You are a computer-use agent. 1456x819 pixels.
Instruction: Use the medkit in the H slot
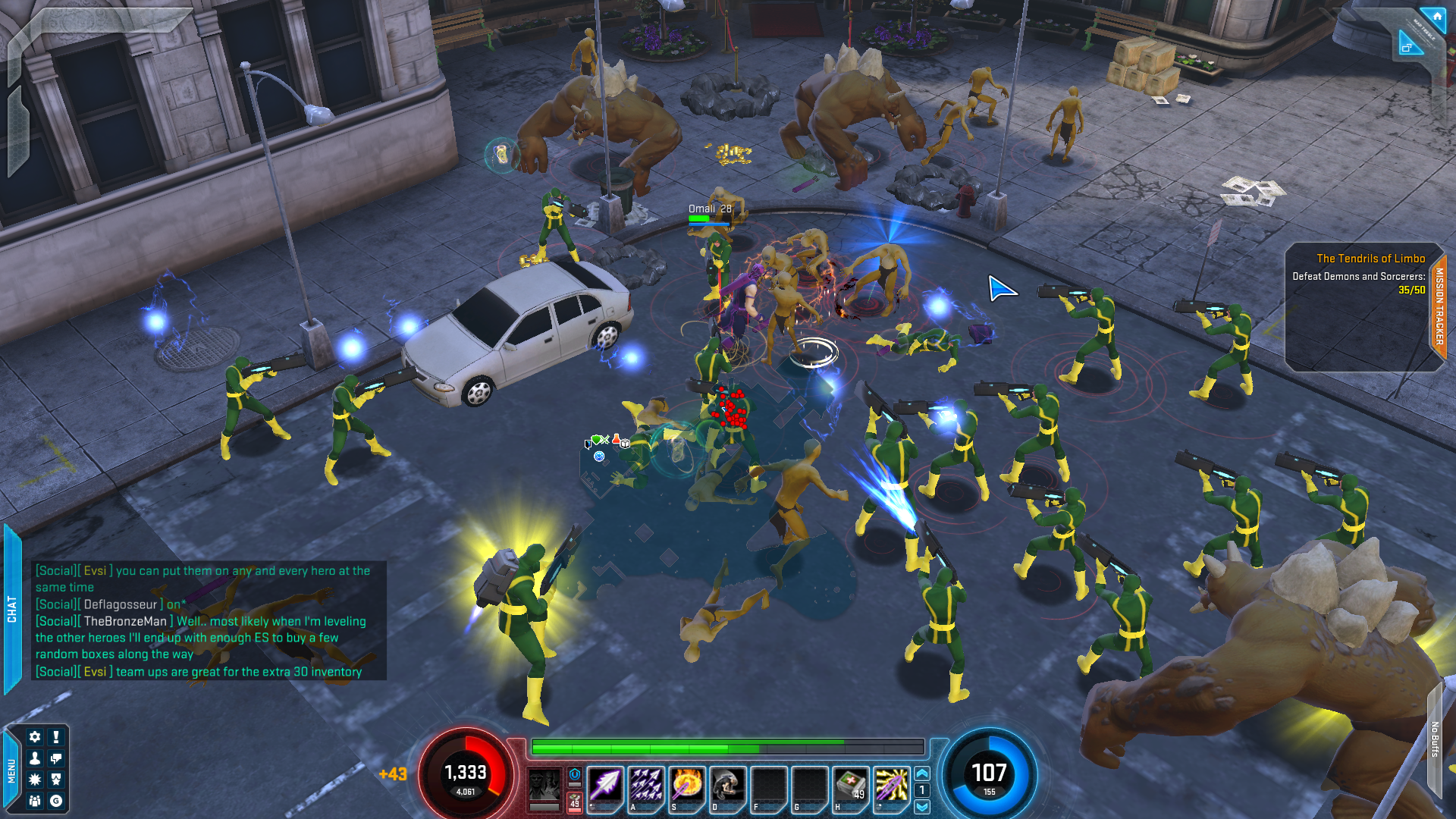[x=851, y=786]
